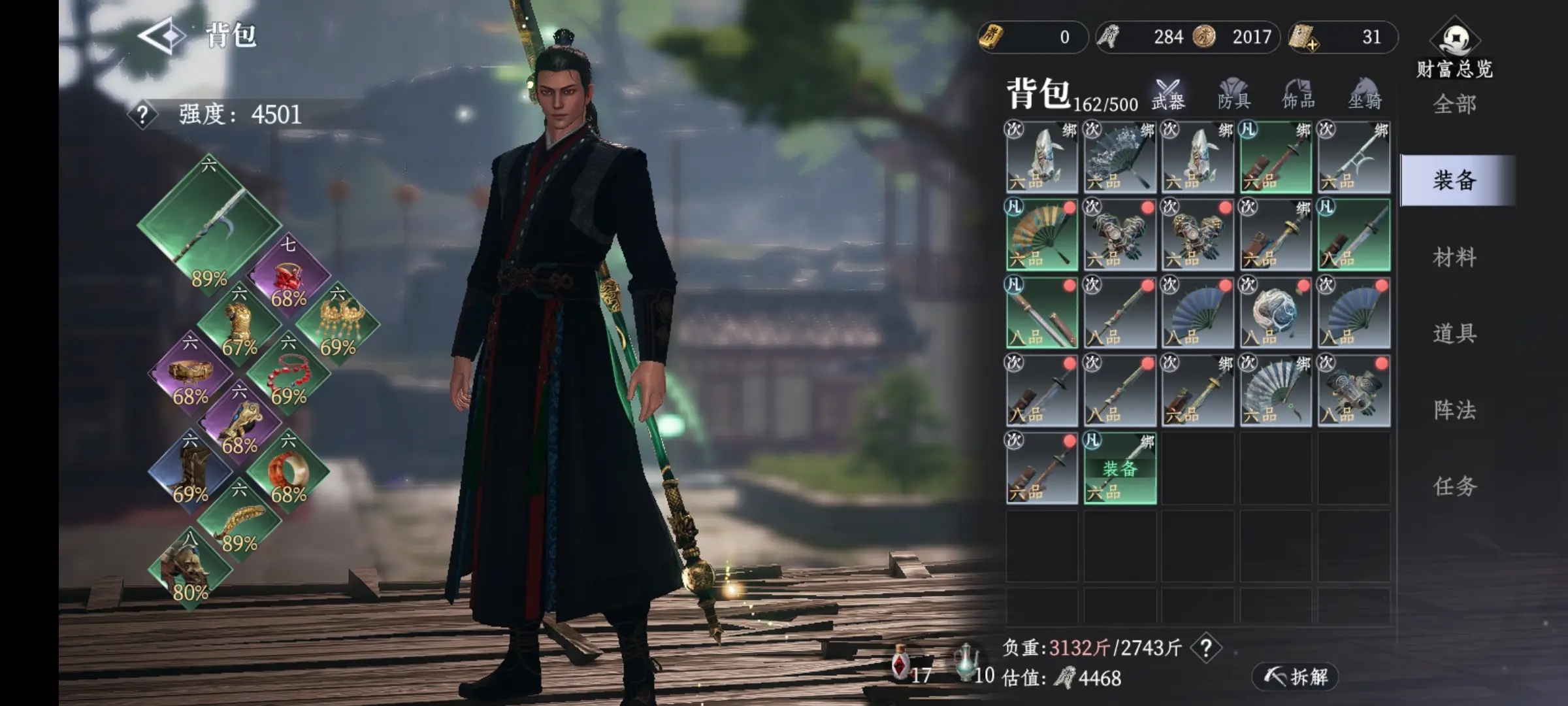Select the bag item marked 装备
This screenshot has width=1568, height=706.
point(1120,468)
